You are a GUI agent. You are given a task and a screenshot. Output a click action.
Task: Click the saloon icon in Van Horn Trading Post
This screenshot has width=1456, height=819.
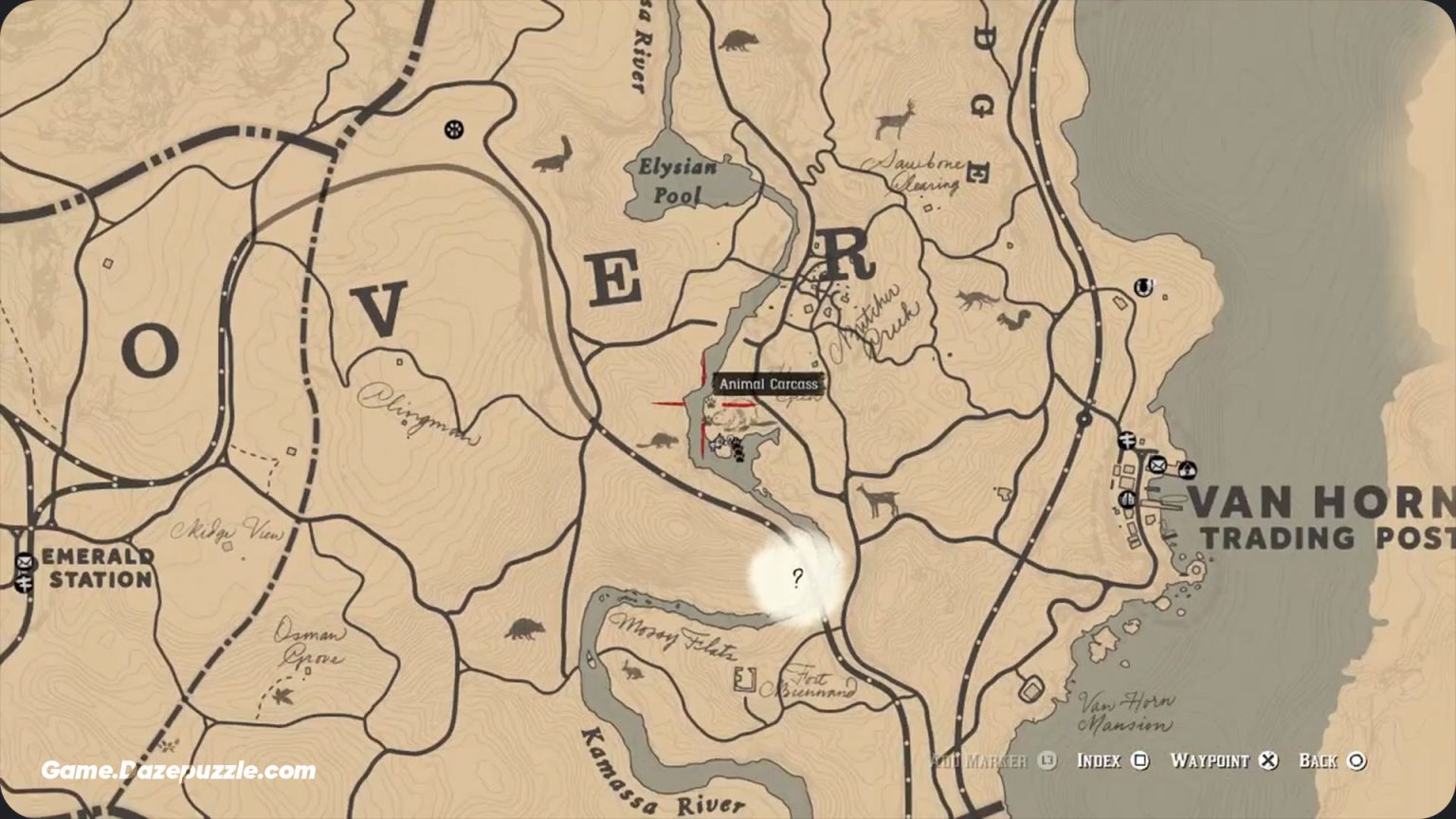[x=1127, y=500]
